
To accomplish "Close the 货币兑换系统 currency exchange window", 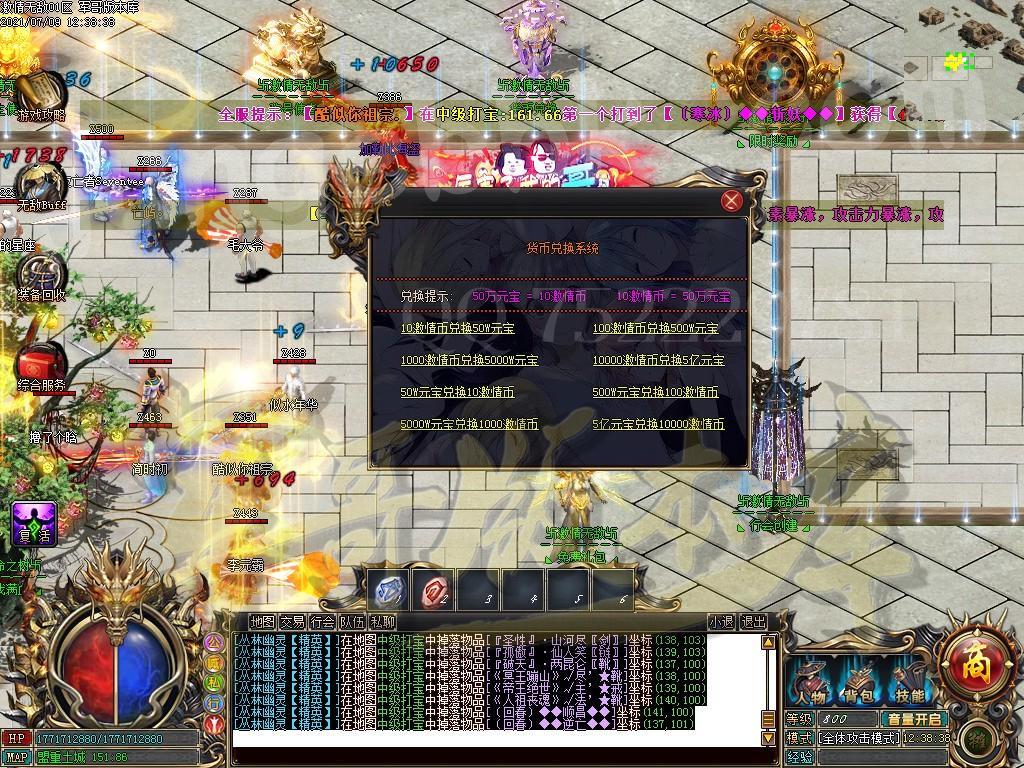I will [732, 201].
